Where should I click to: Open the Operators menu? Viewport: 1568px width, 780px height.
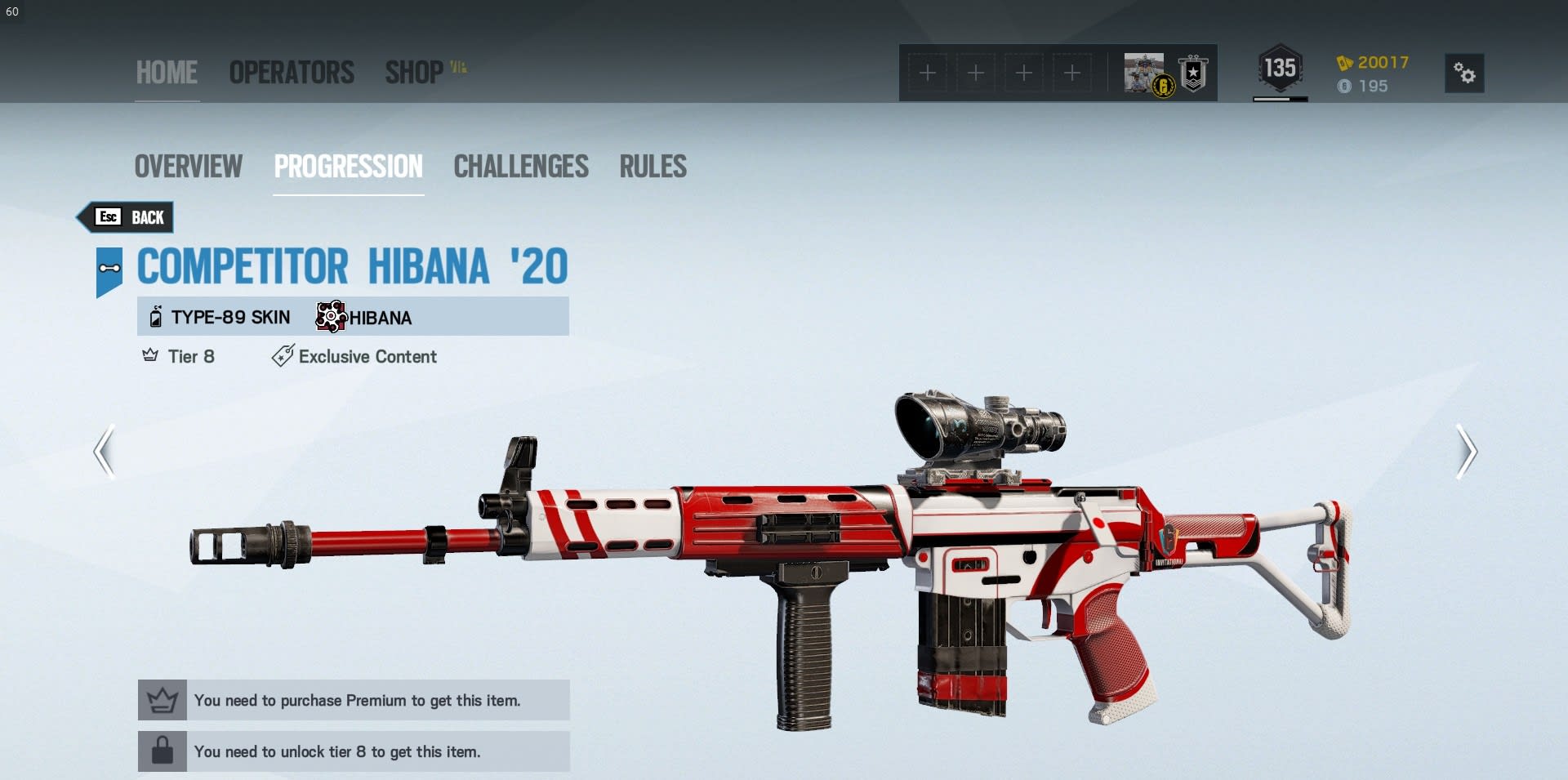point(292,73)
